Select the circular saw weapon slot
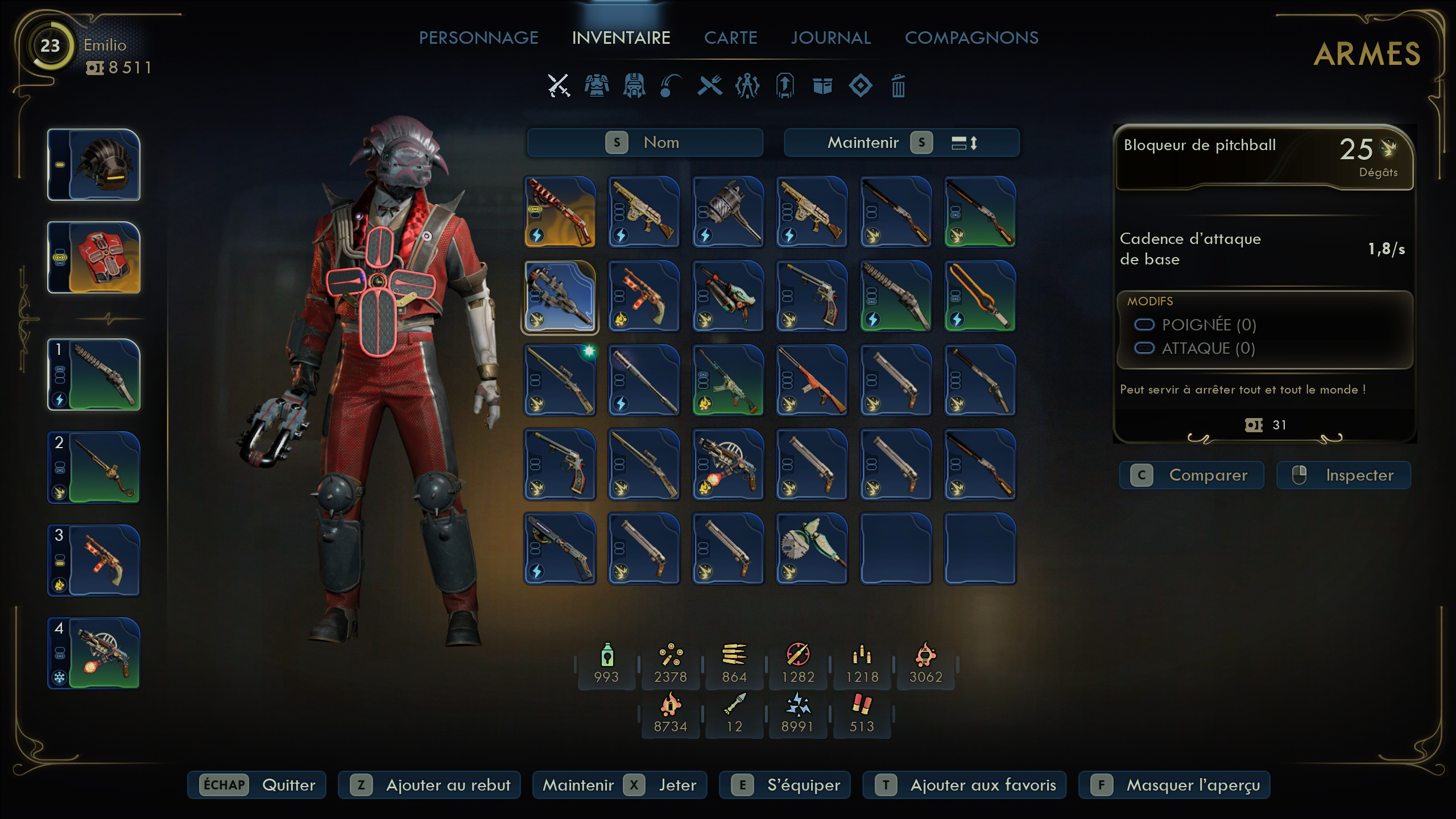This screenshot has height=819, width=1456. click(812, 548)
